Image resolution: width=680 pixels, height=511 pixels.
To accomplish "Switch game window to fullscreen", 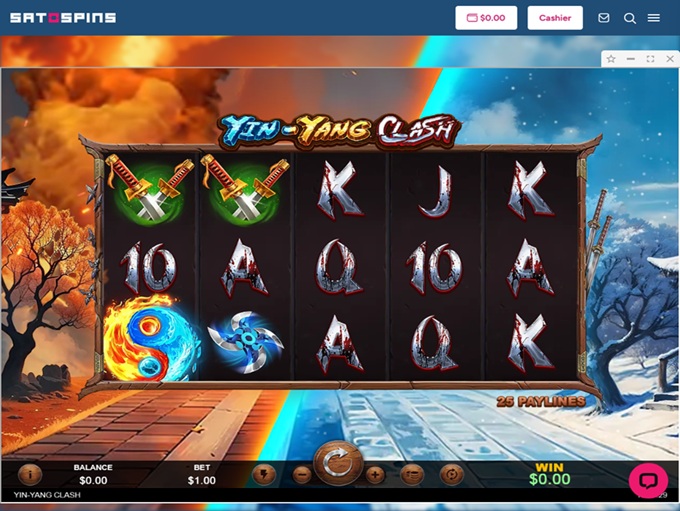I will point(650,59).
